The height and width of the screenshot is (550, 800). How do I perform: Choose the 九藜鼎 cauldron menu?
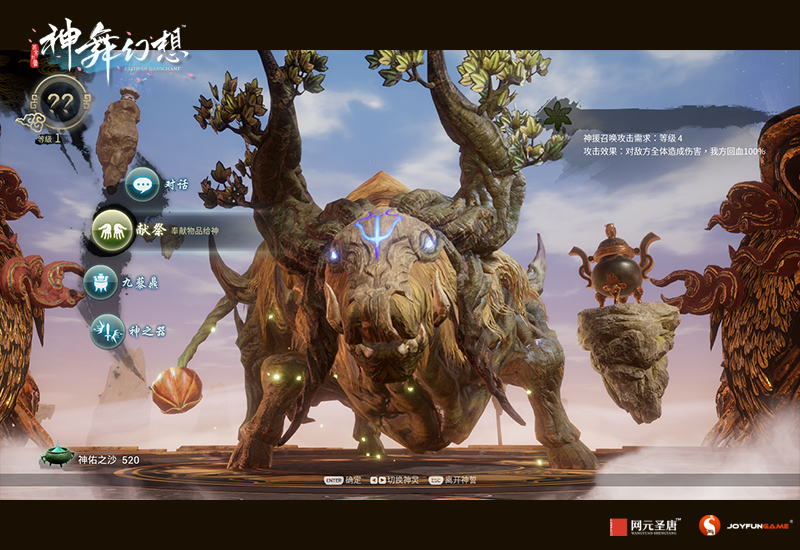click(102, 283)
